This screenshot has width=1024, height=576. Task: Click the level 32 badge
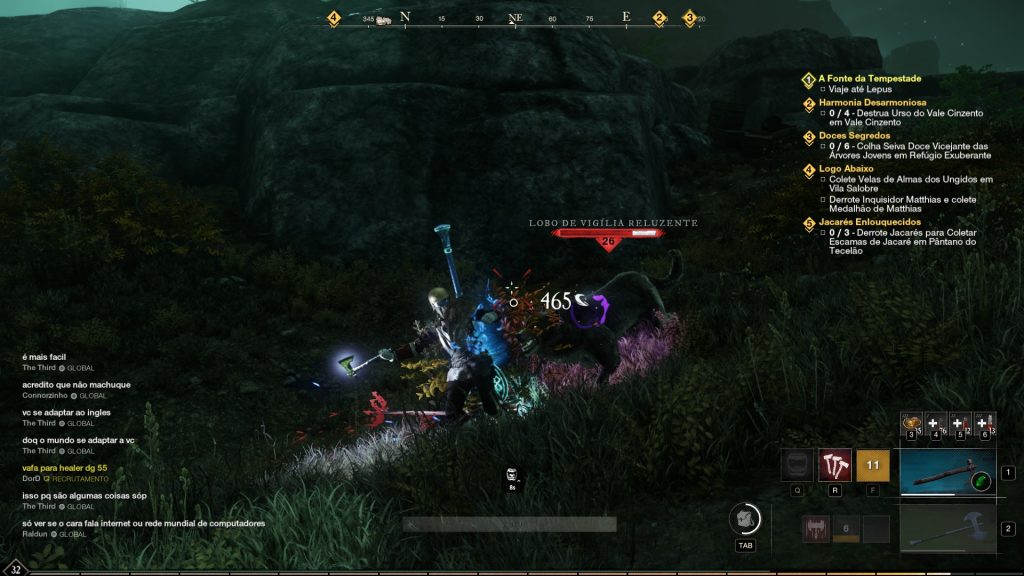pyautogui.click(x=15, y=567)
